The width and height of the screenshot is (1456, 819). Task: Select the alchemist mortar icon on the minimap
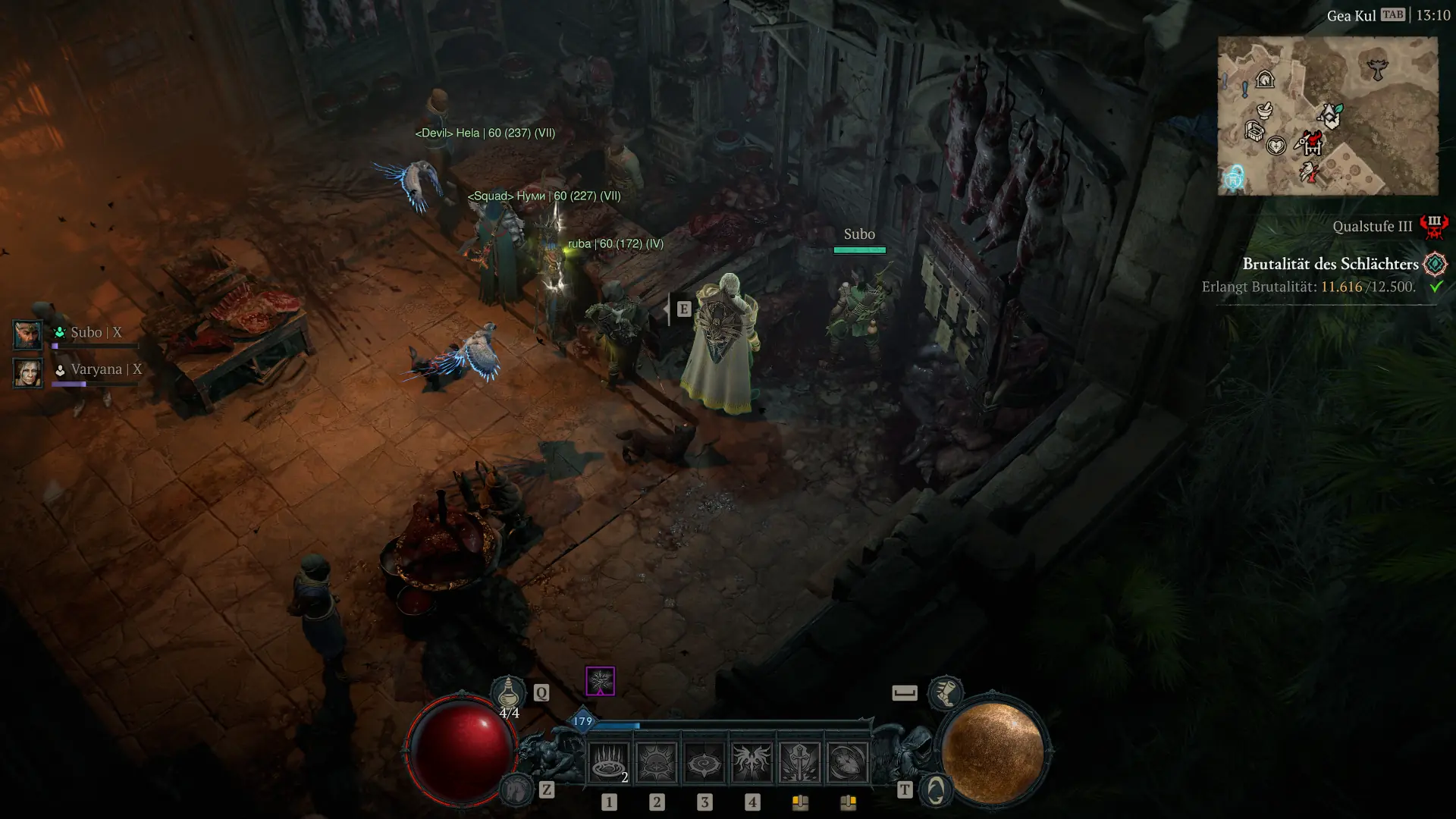(x=1265, y=111)
